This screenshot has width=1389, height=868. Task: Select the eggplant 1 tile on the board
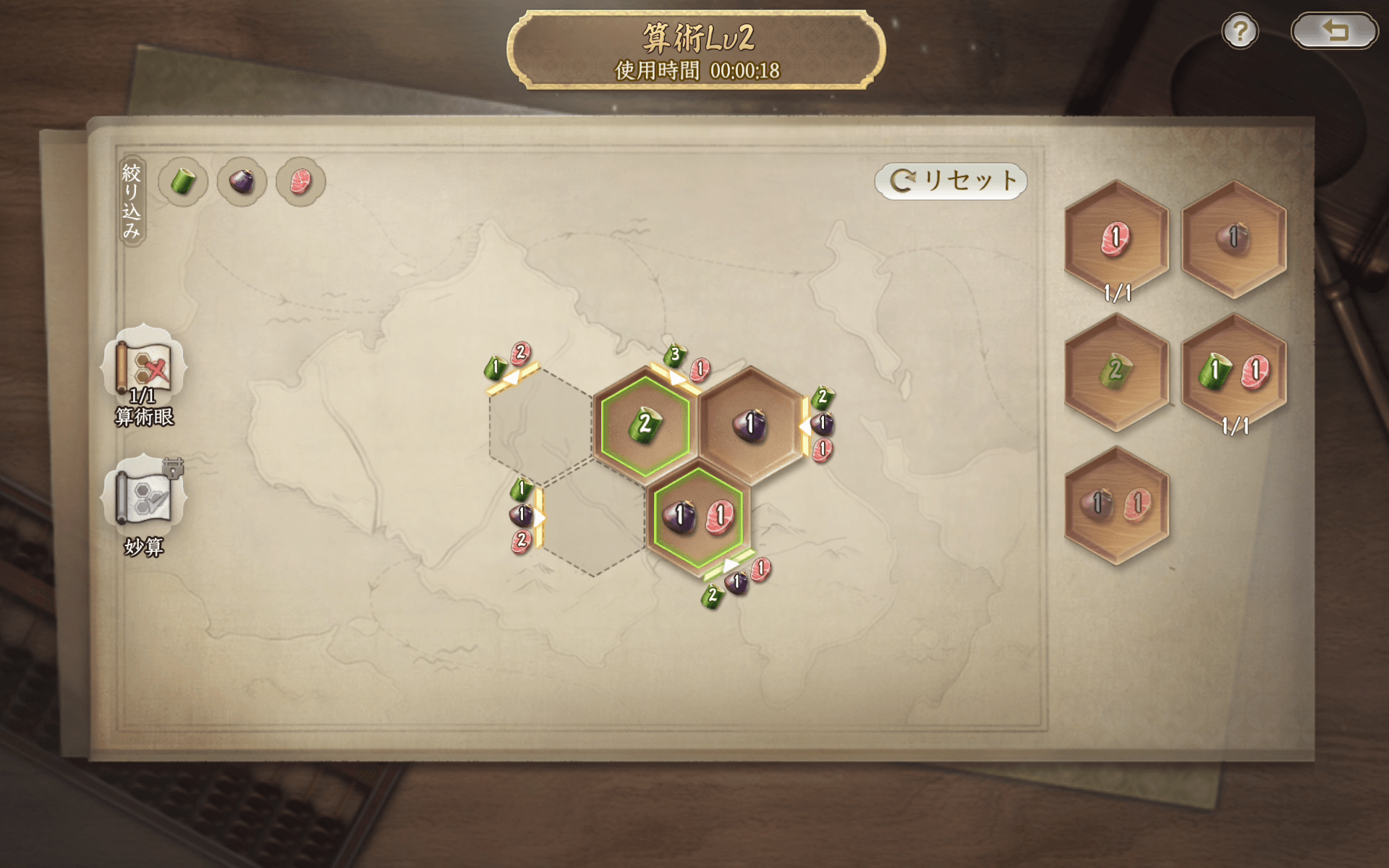(x=750, y=425)
